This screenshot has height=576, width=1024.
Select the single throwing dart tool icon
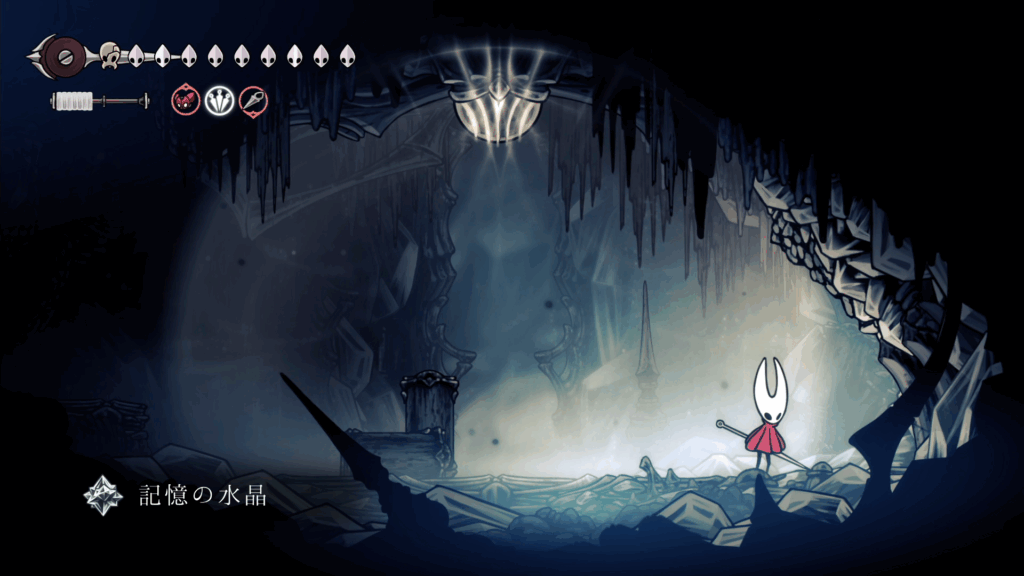pyautogui.click(x=253, y=99)
